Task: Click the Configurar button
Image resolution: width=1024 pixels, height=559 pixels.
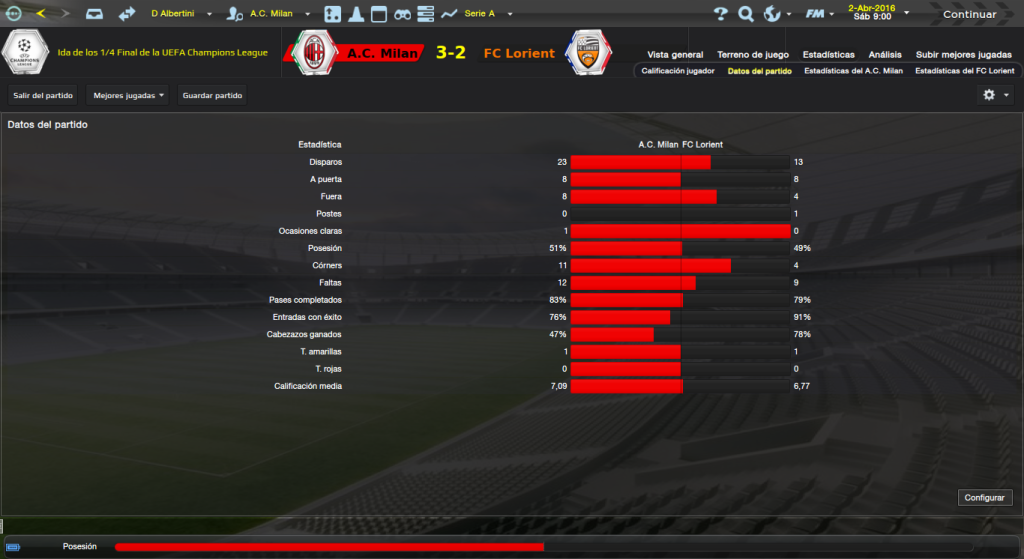Action: 985,497
